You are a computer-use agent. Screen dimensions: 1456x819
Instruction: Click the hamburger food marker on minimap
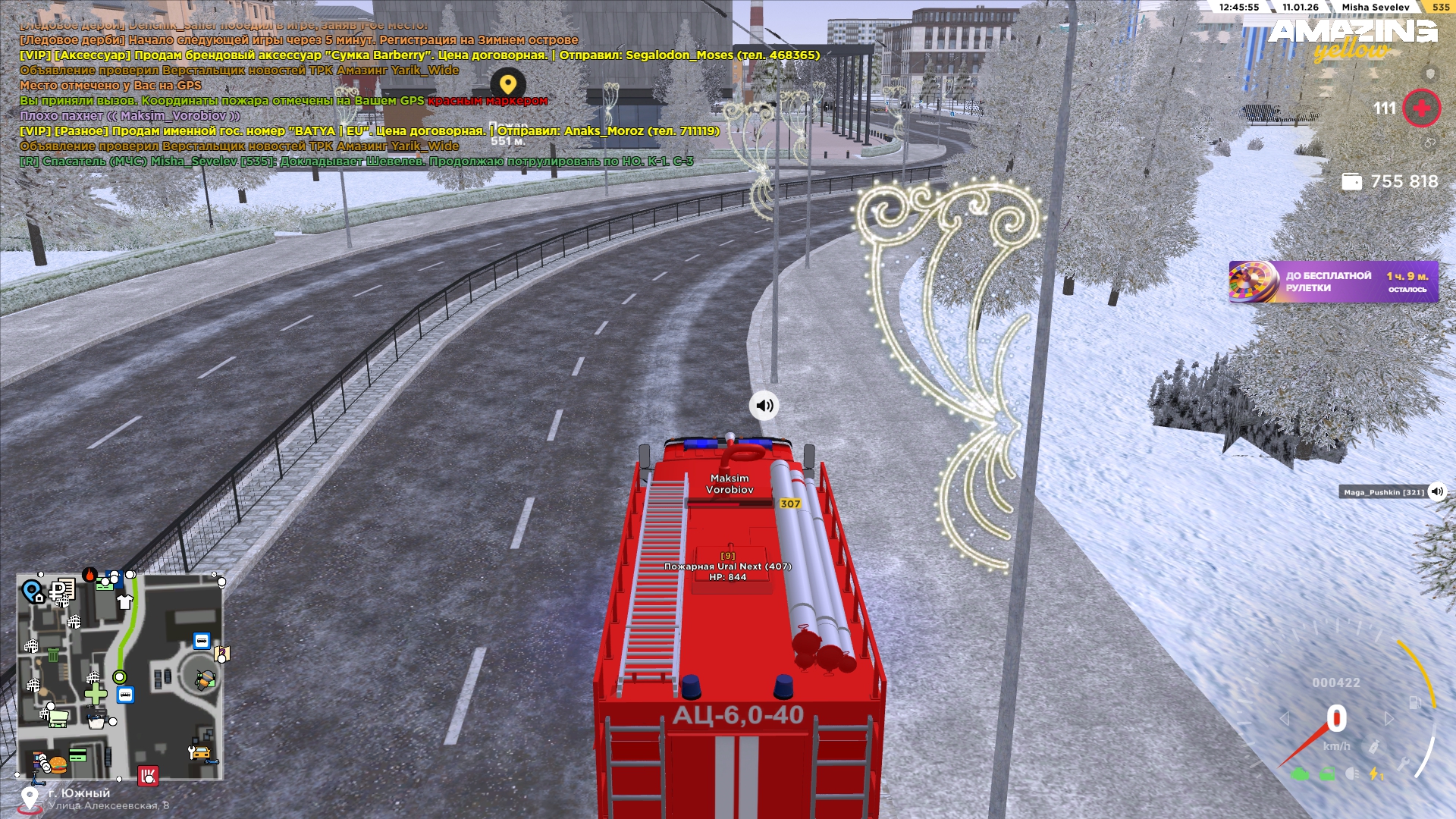coord(58,763)
